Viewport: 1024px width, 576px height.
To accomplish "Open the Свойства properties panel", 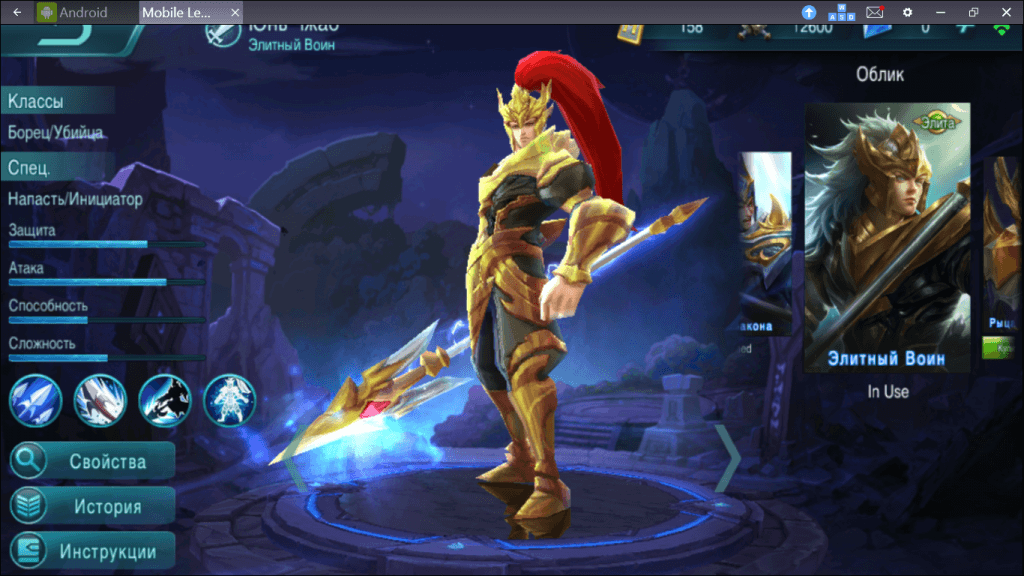I will point(92,461).
